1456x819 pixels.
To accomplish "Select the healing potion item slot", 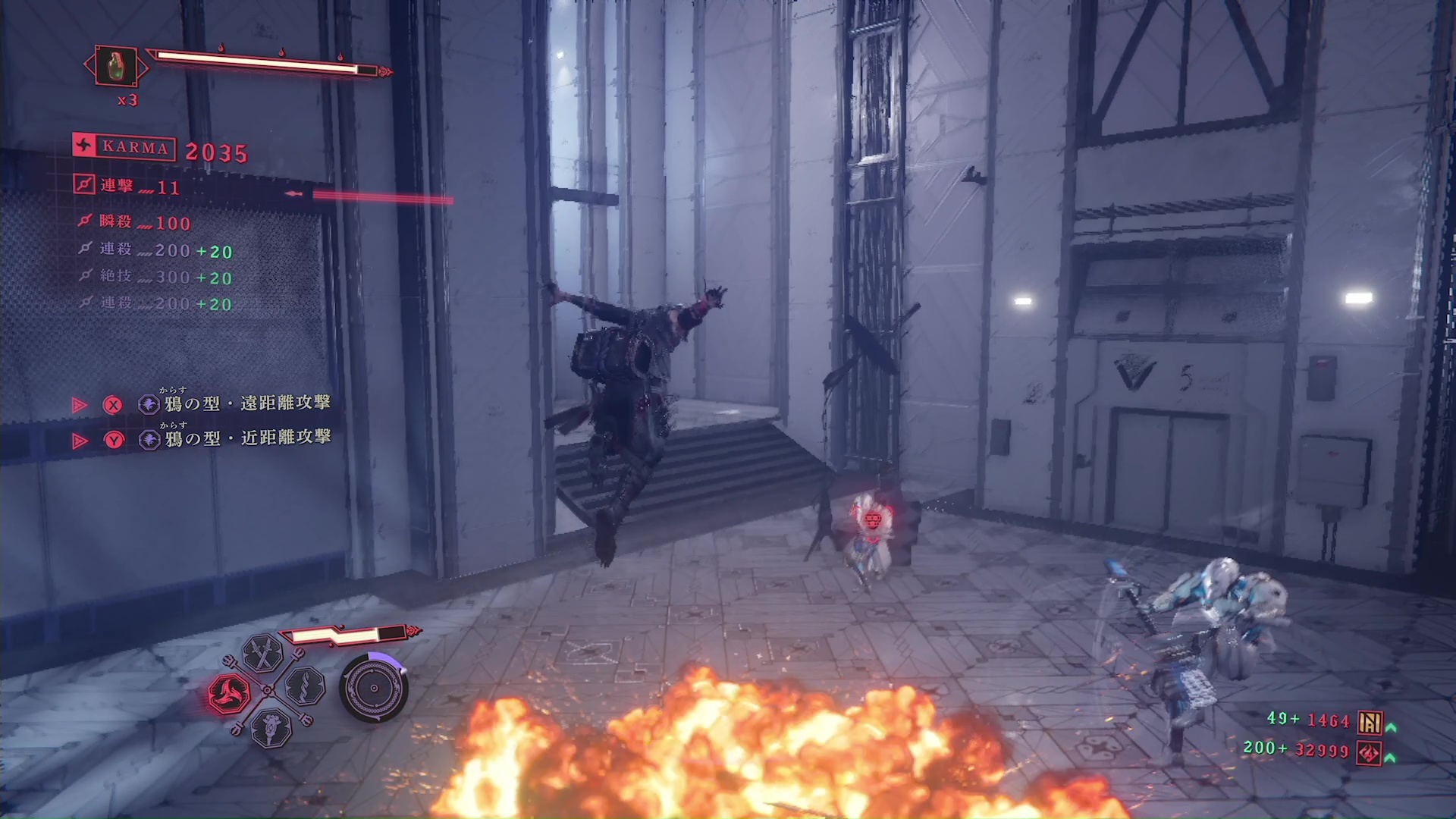I will click(115, 67).
